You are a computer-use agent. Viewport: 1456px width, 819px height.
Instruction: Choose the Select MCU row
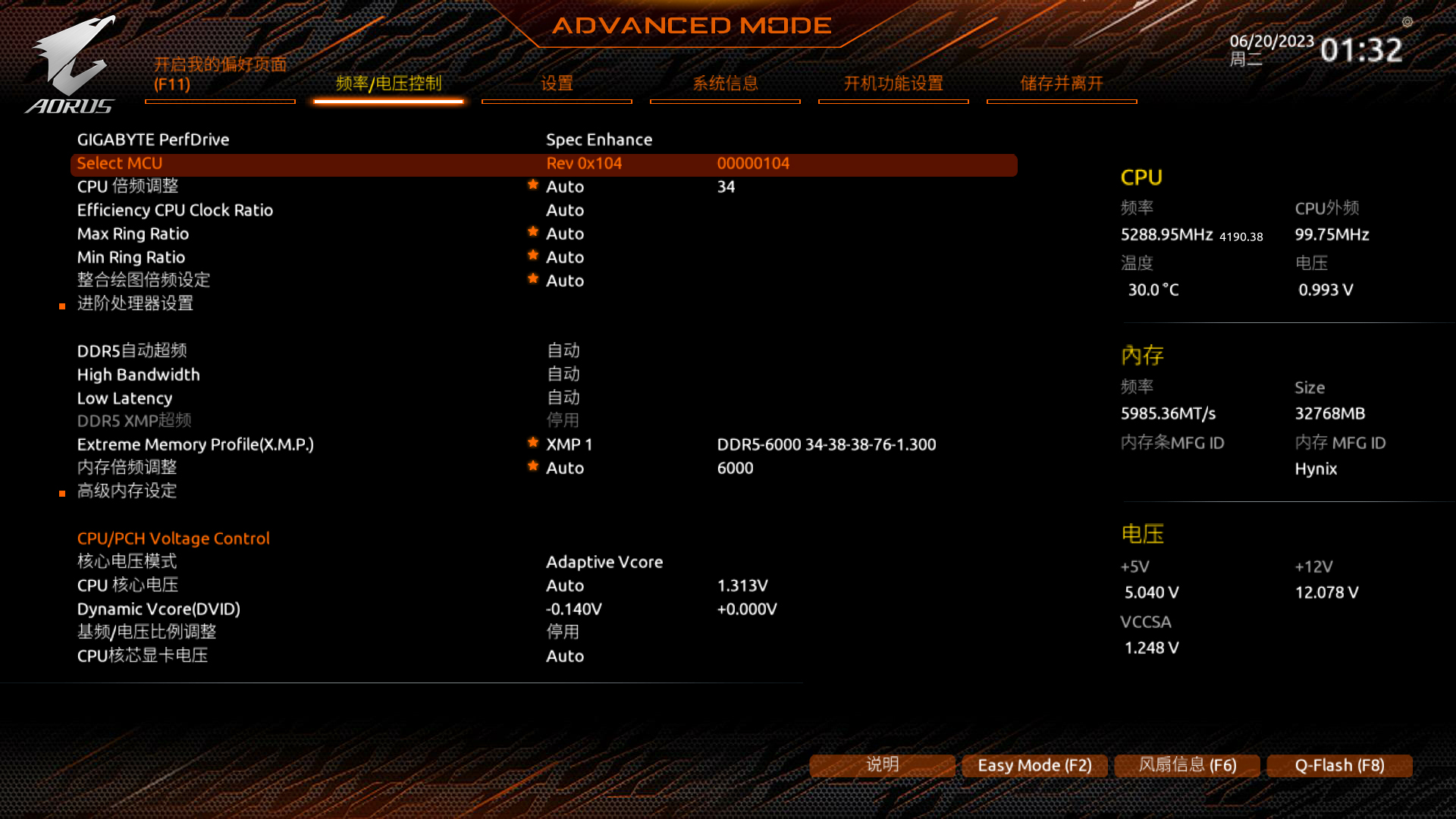120,163
